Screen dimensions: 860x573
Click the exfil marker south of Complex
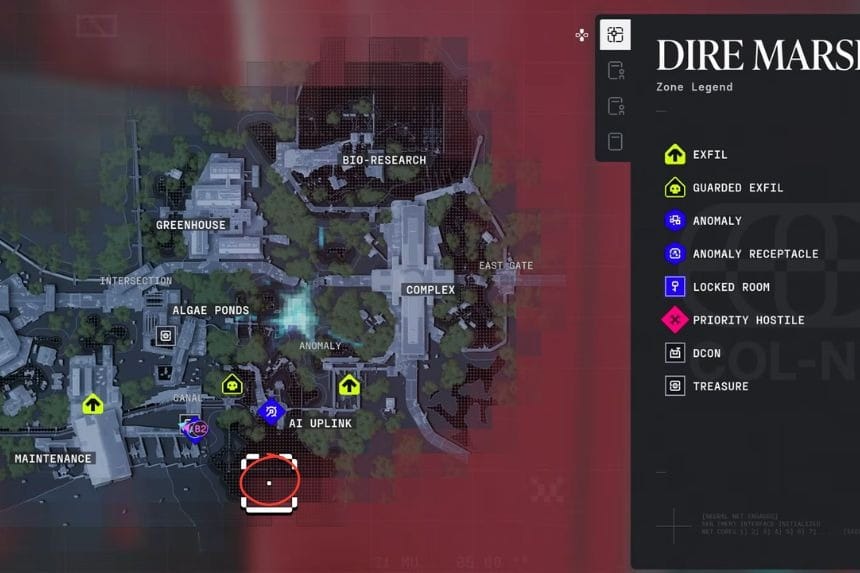tap(348, 385)
